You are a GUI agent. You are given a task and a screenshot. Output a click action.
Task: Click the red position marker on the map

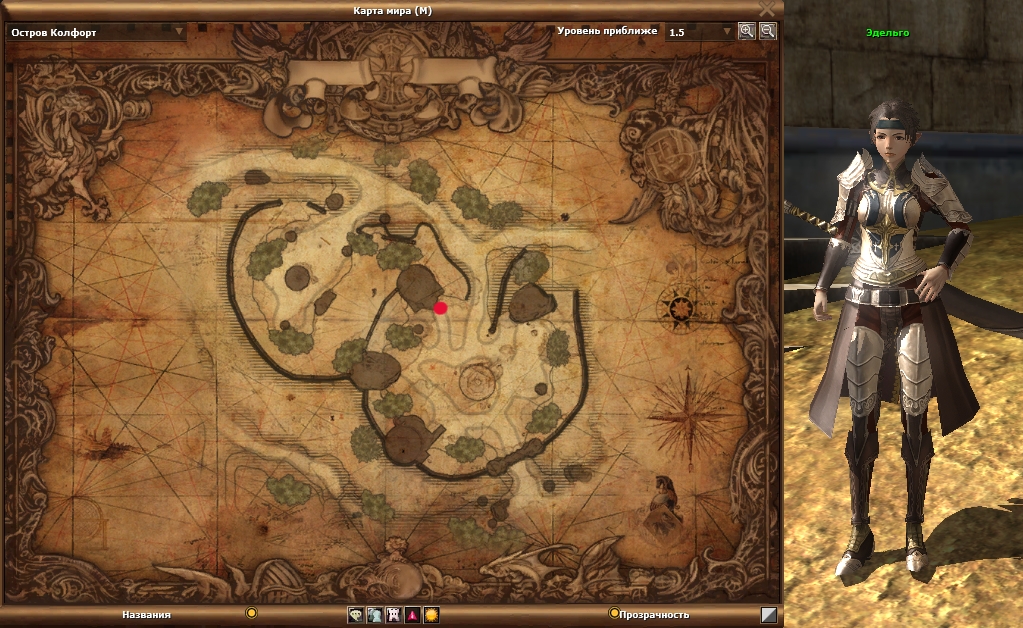coord(440,308)
